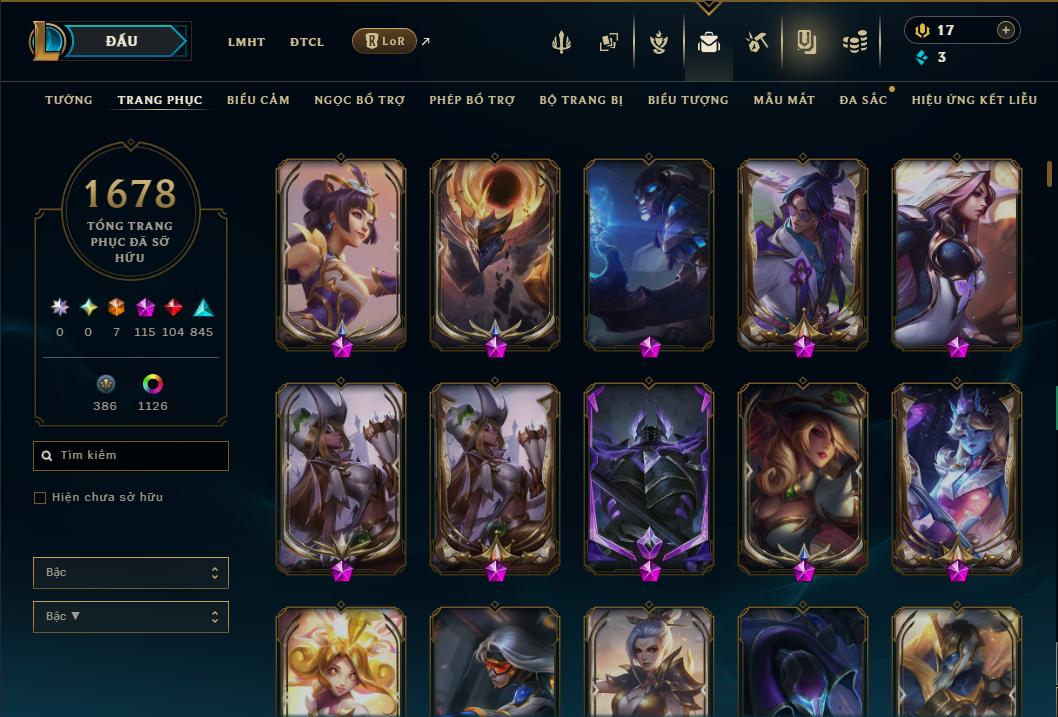The width and height of the screenshot is (1058, 717).
Task: Open the ĐTCL menu entry
Action: (307, 42)
